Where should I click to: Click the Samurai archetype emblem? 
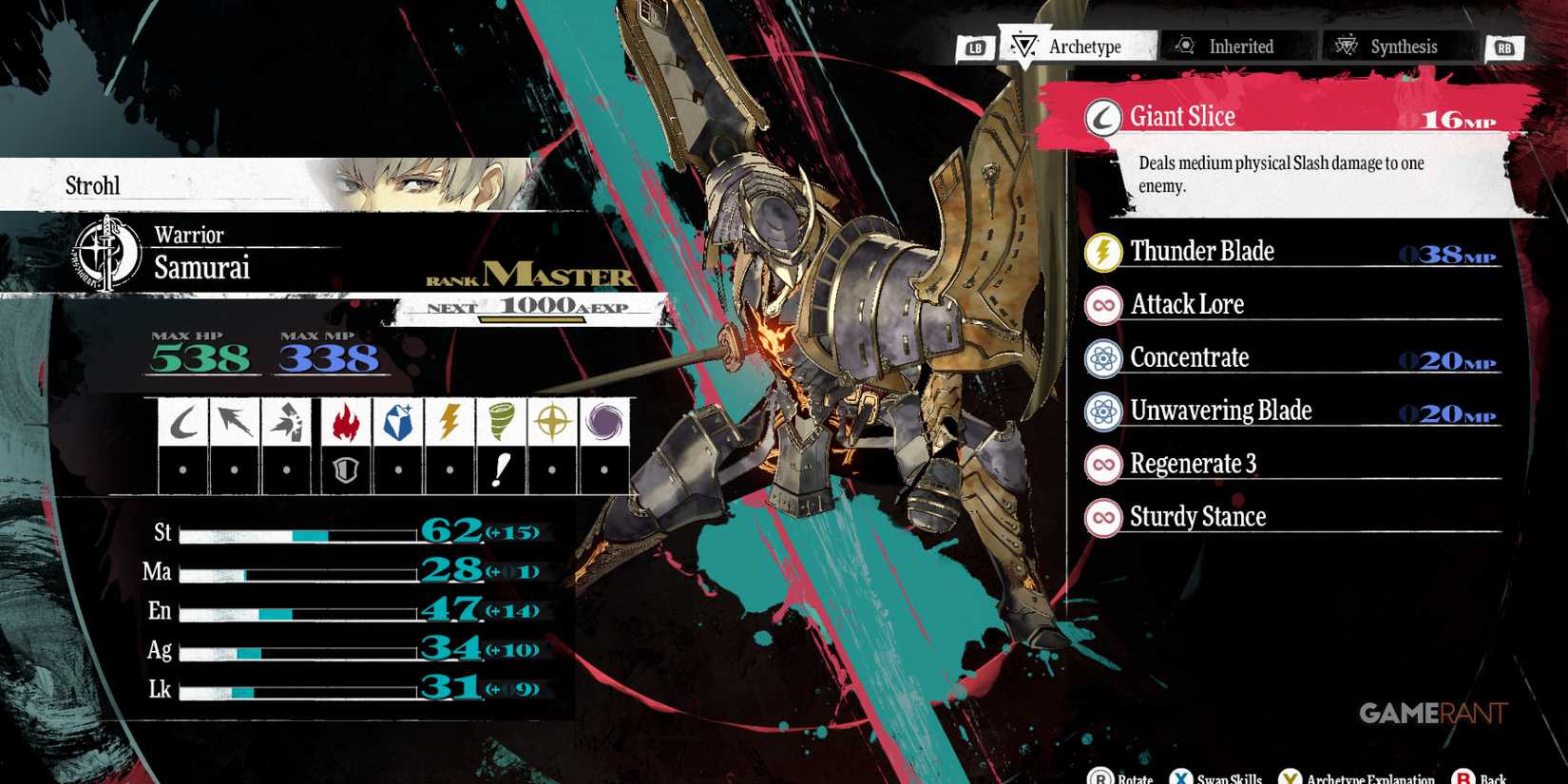click(x=105, y=253)
